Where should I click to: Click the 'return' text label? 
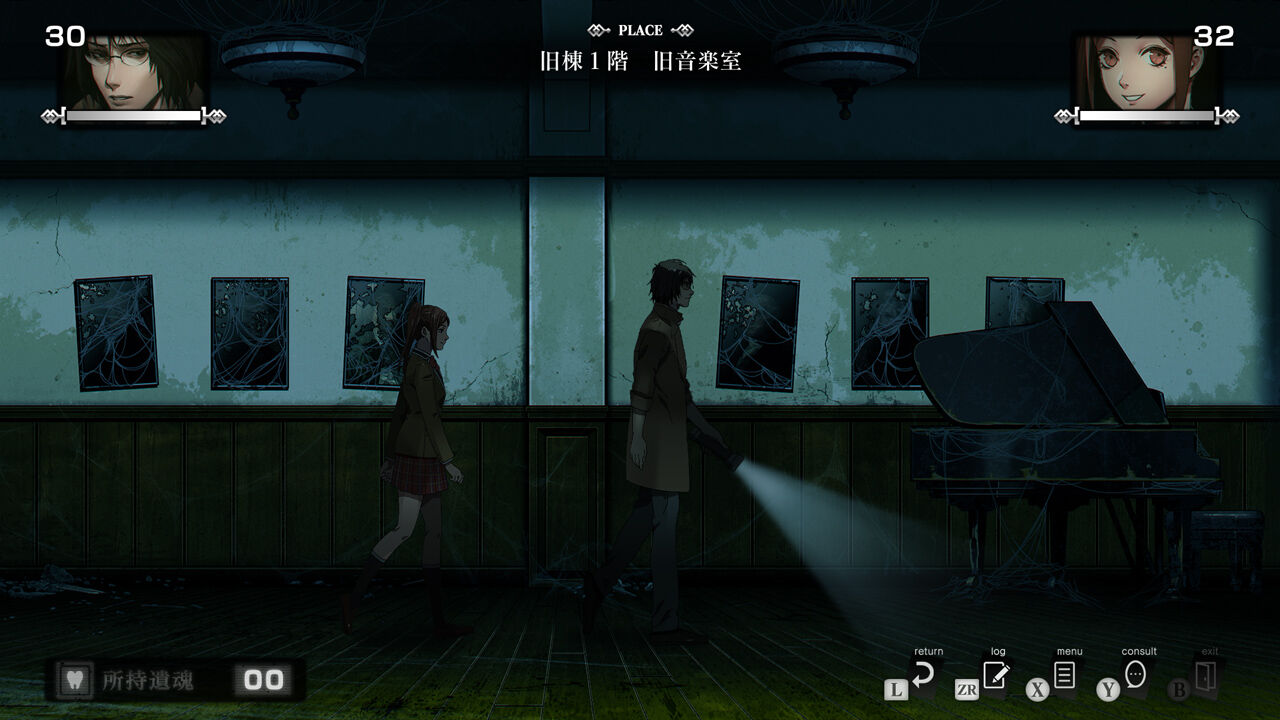(x=928, y=650)
